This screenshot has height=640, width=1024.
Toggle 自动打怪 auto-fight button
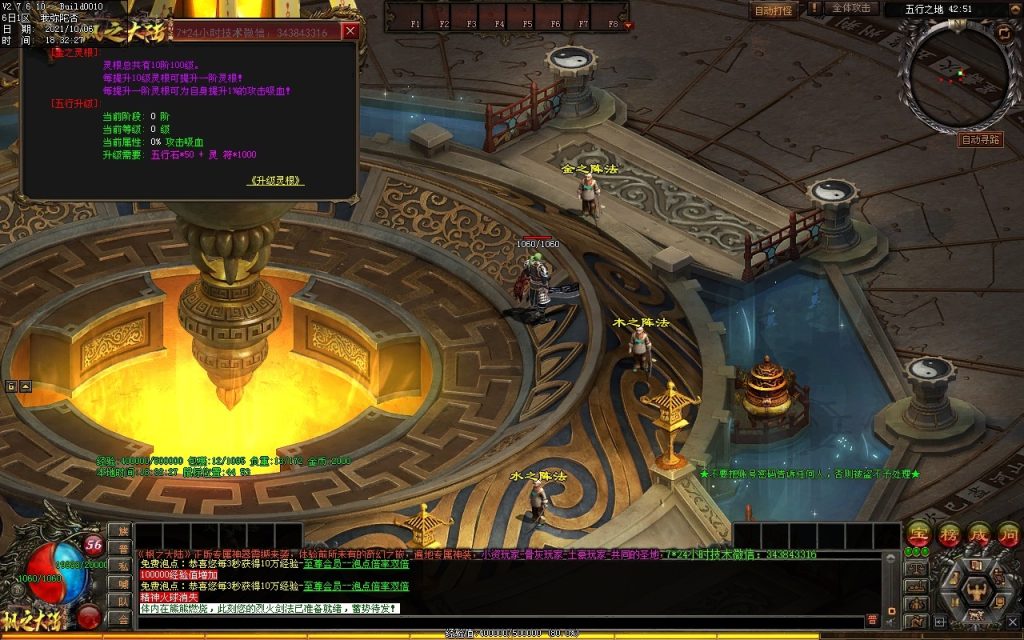(x=773, y=10)
